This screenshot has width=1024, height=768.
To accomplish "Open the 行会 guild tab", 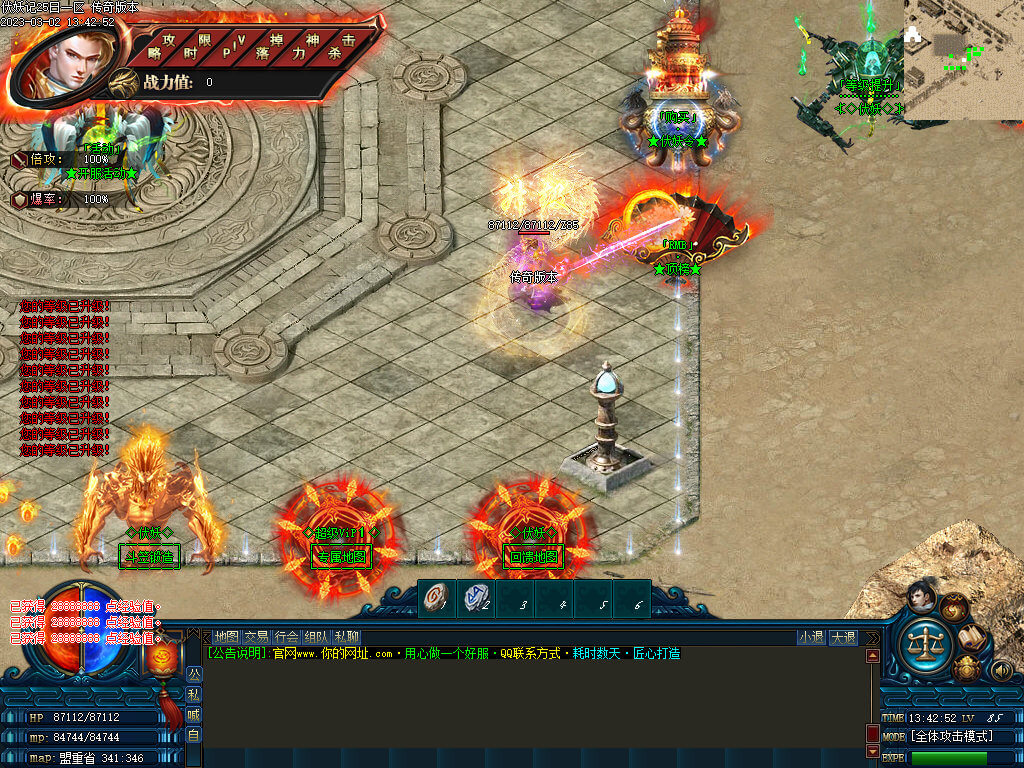I will pyautogui.click(x=287, y=637).
